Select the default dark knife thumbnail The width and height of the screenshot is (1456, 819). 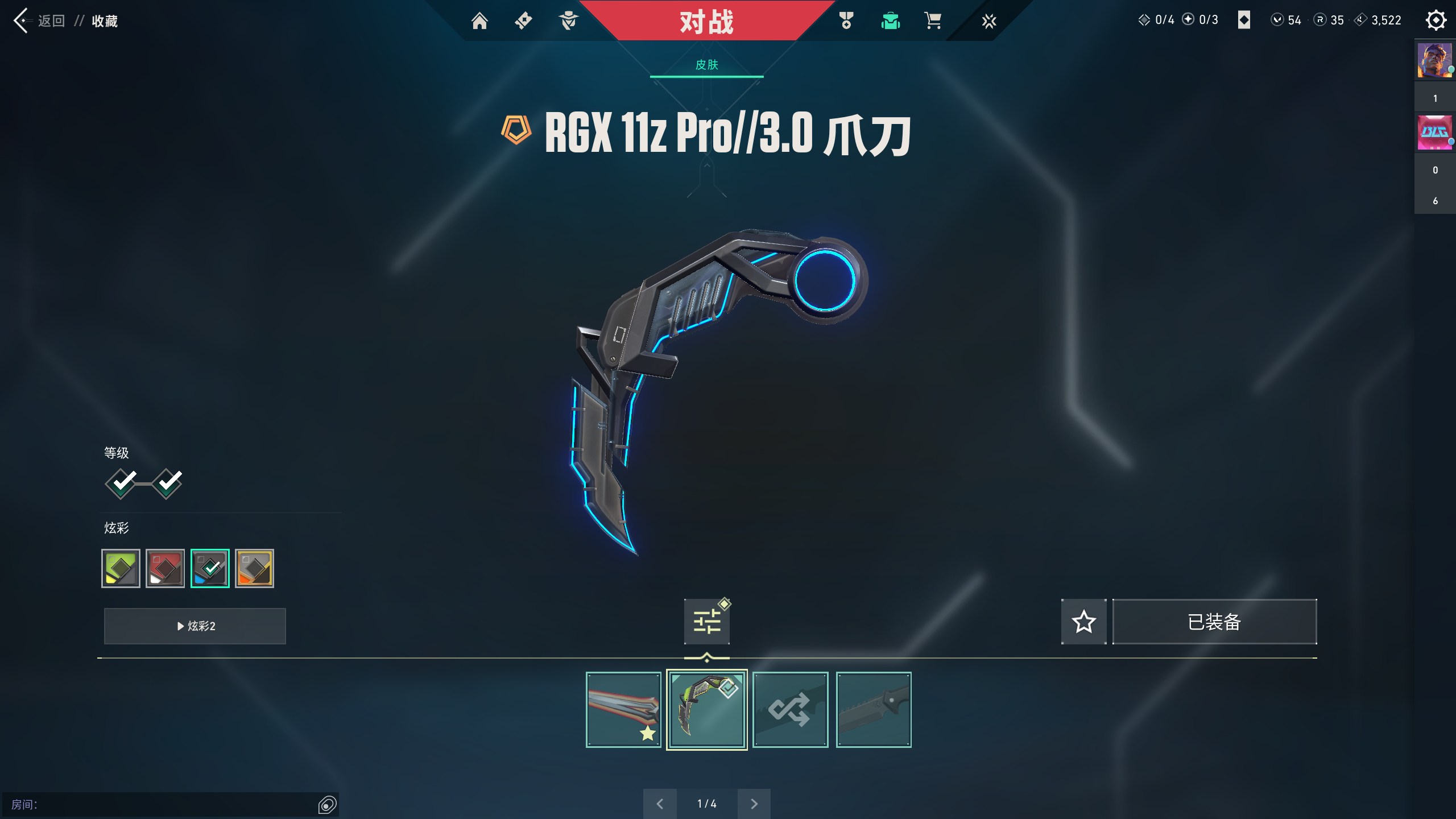click(874, 709)
